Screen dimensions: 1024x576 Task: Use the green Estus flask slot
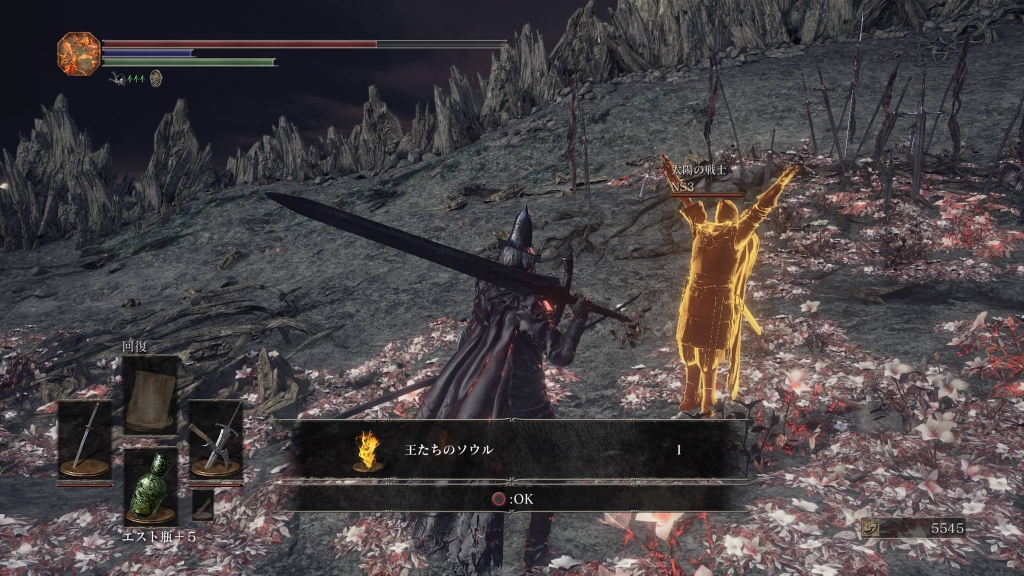[x=150, y=486]
